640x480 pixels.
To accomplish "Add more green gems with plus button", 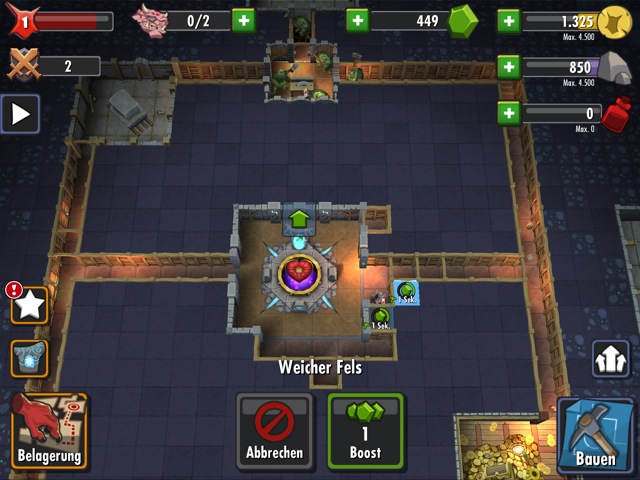I will 357,20.
